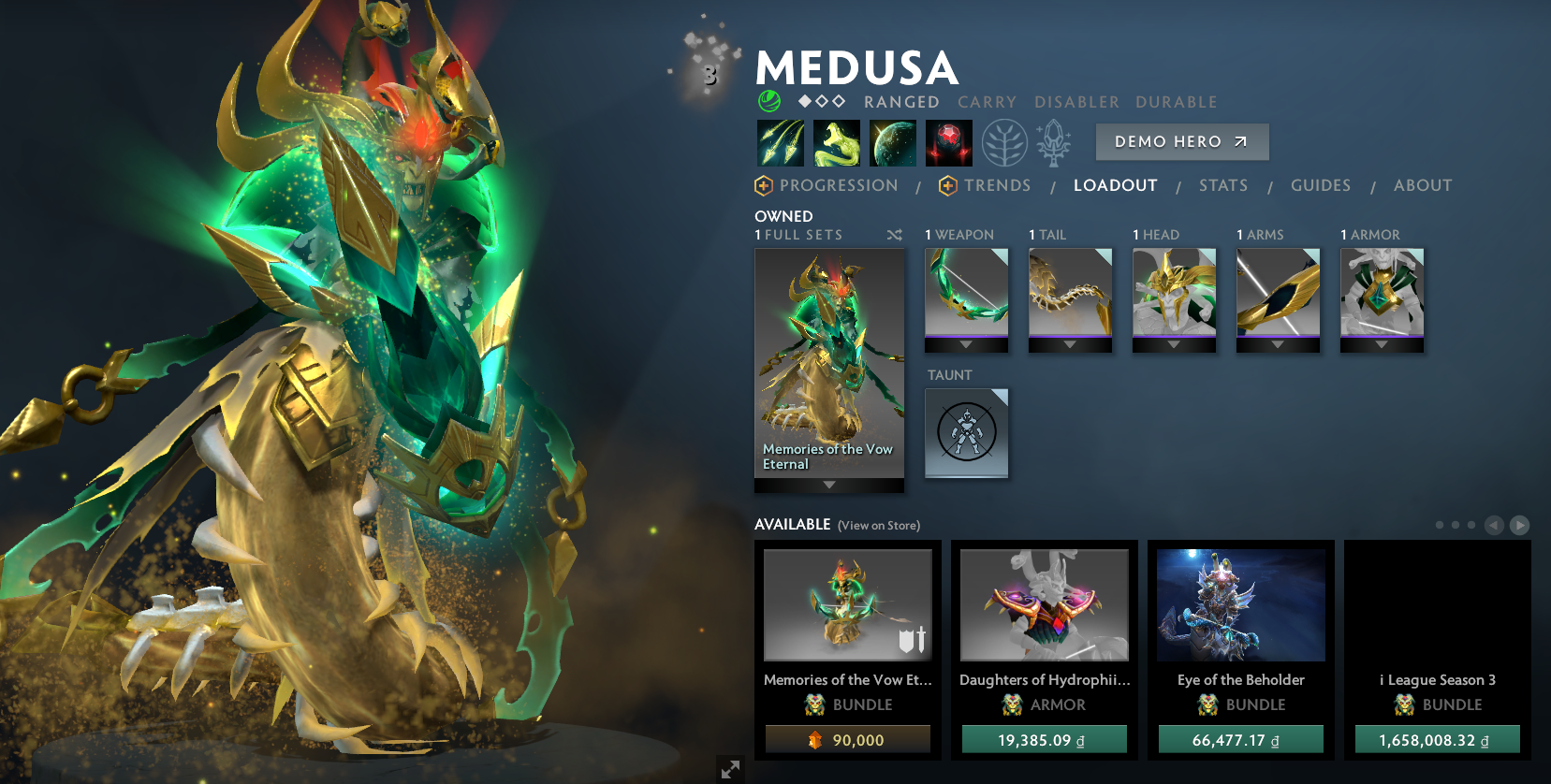Open the Memories of the Vow Eternal full set
The image size is (1551, 784).
pos(828,365)
